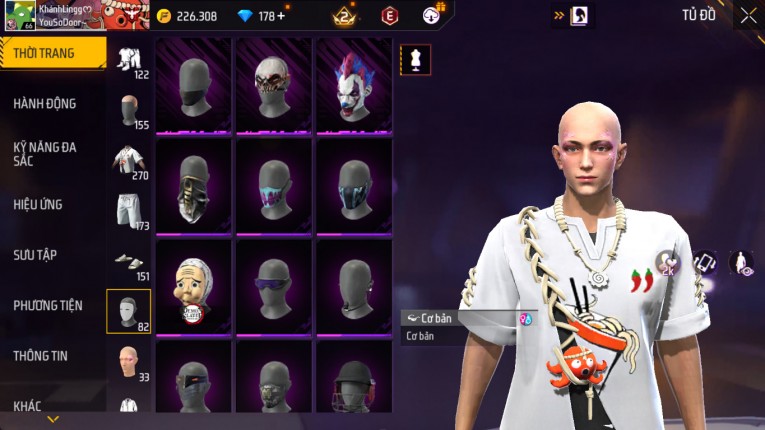Open the Cơ bản outfit set selector
The image size is (765, 430).
point(468,318)
